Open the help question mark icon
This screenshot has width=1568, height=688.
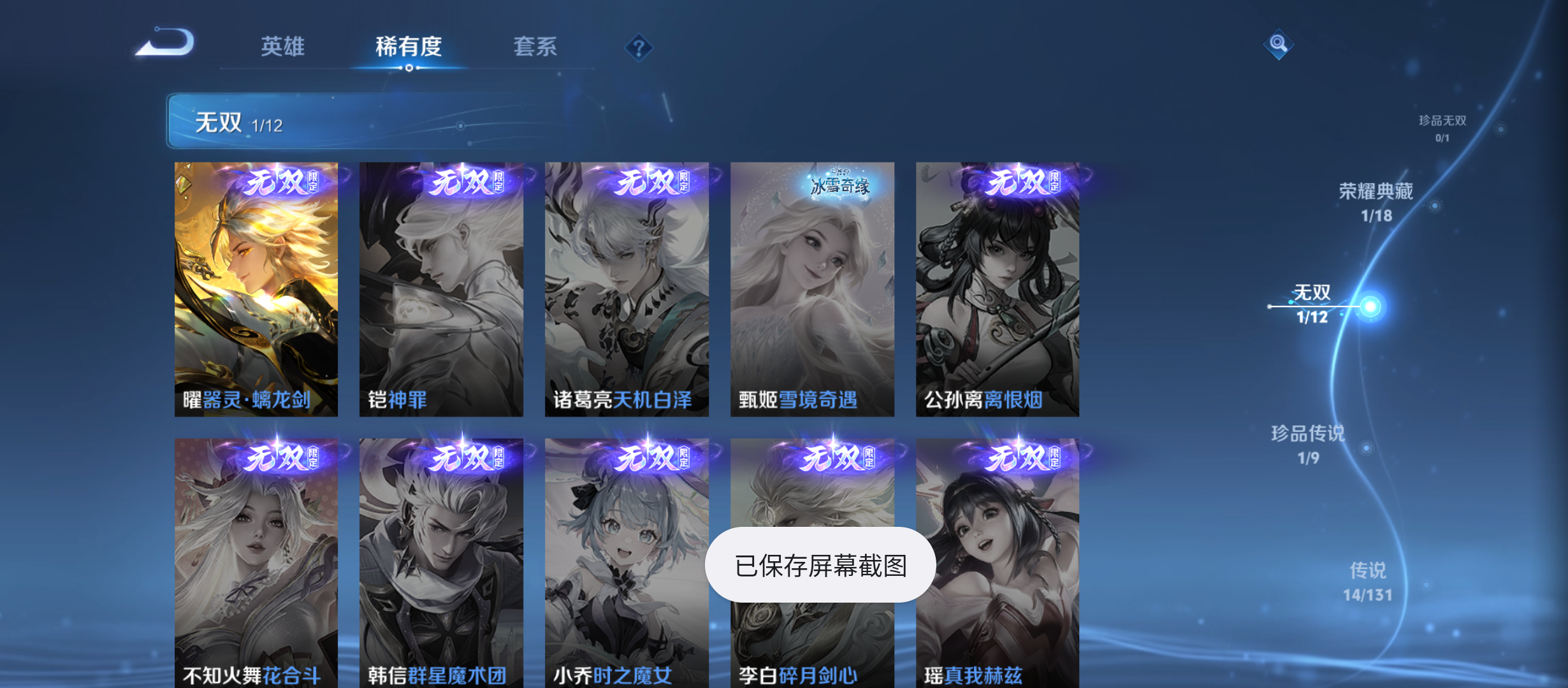click(639, 47)
